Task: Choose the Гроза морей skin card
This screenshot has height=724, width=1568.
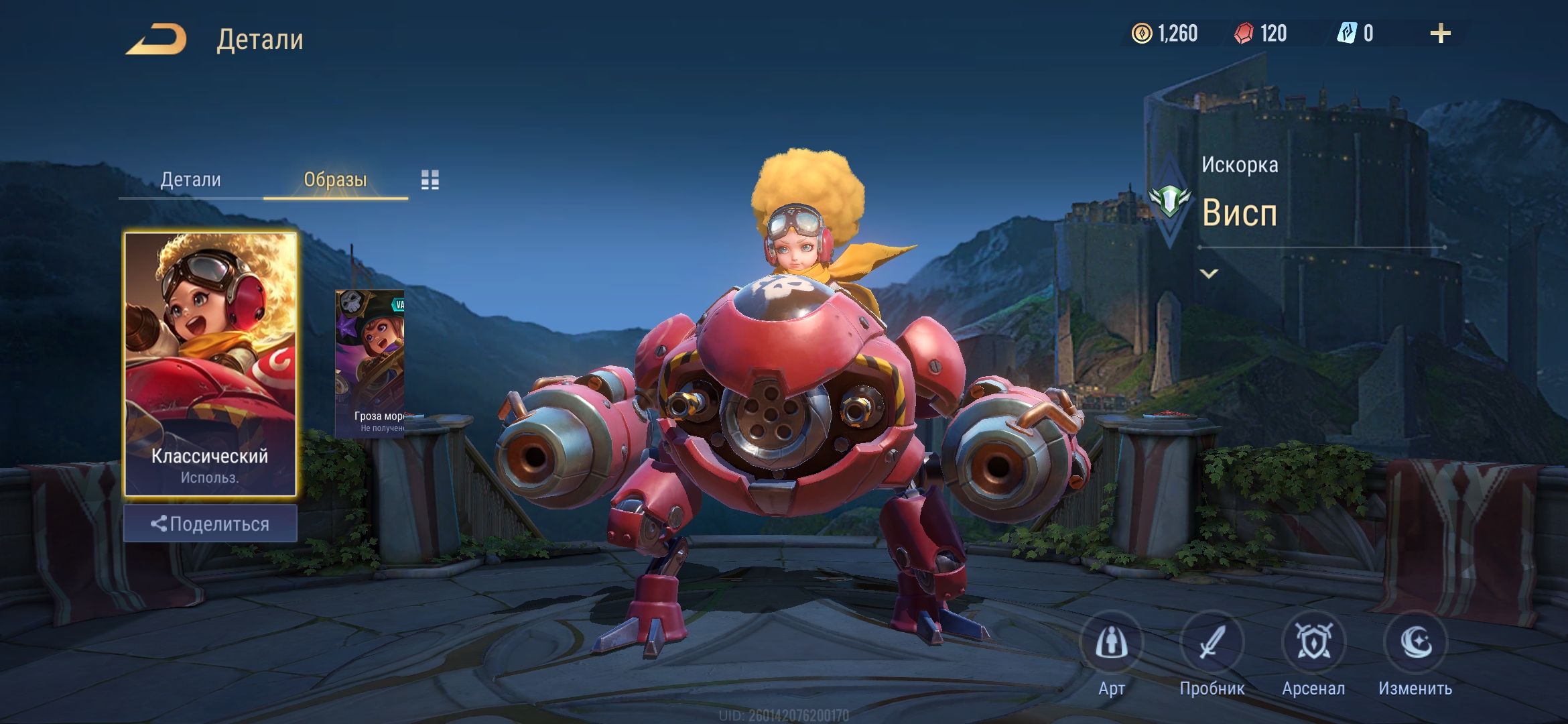Action: (370, 364)
